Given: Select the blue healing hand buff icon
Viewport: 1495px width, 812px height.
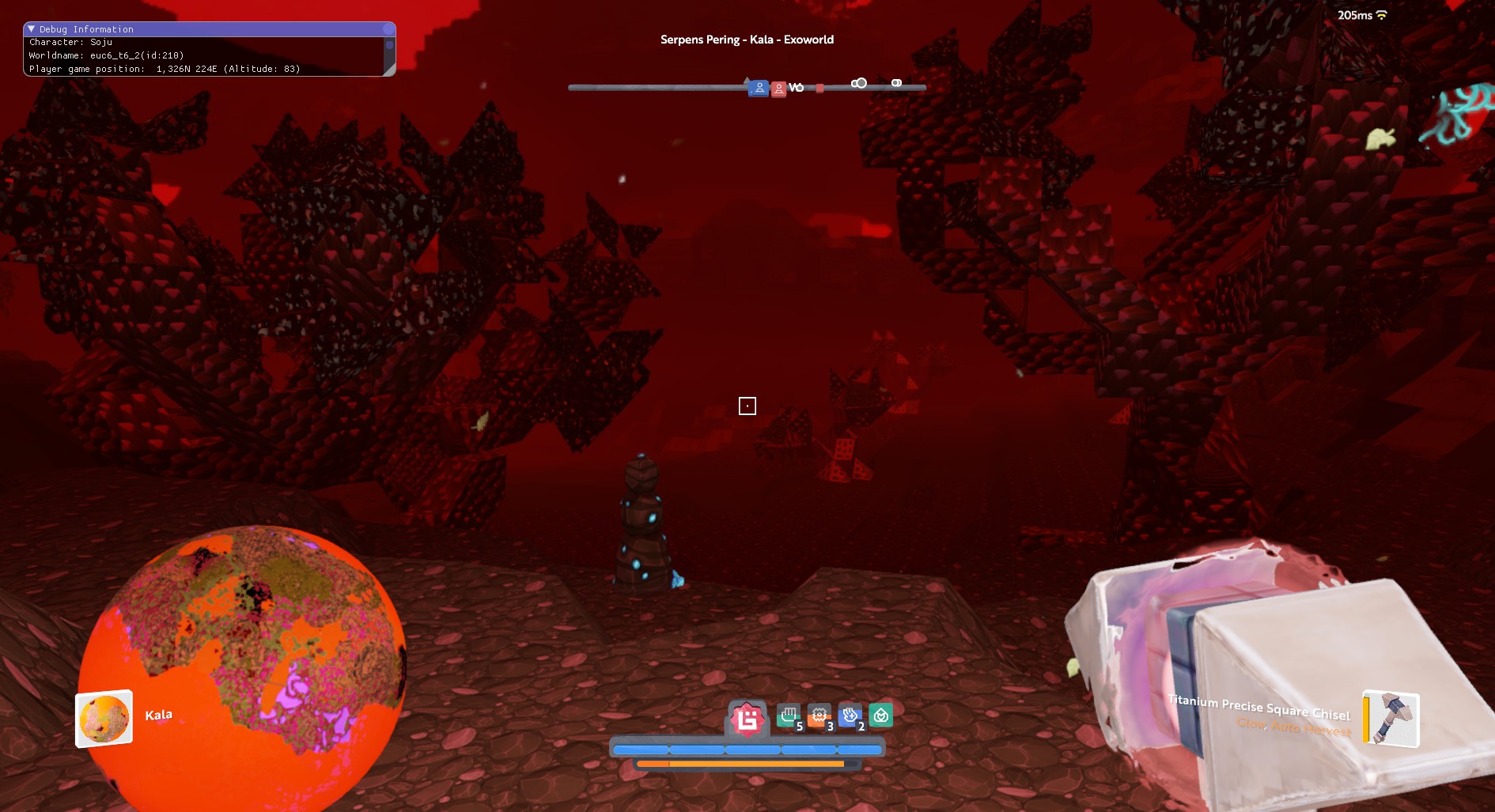Looking at the screenshot, I should 850,716.
